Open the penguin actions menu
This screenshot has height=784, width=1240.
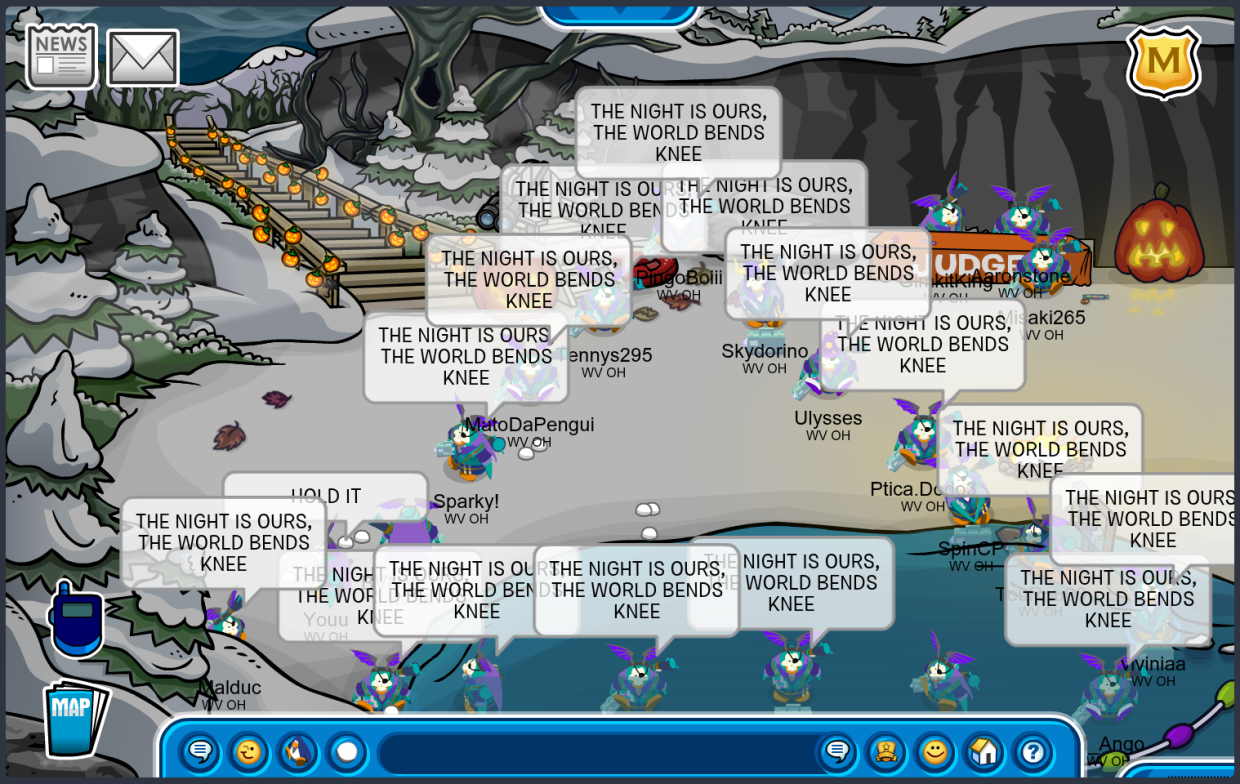[297, 751]
